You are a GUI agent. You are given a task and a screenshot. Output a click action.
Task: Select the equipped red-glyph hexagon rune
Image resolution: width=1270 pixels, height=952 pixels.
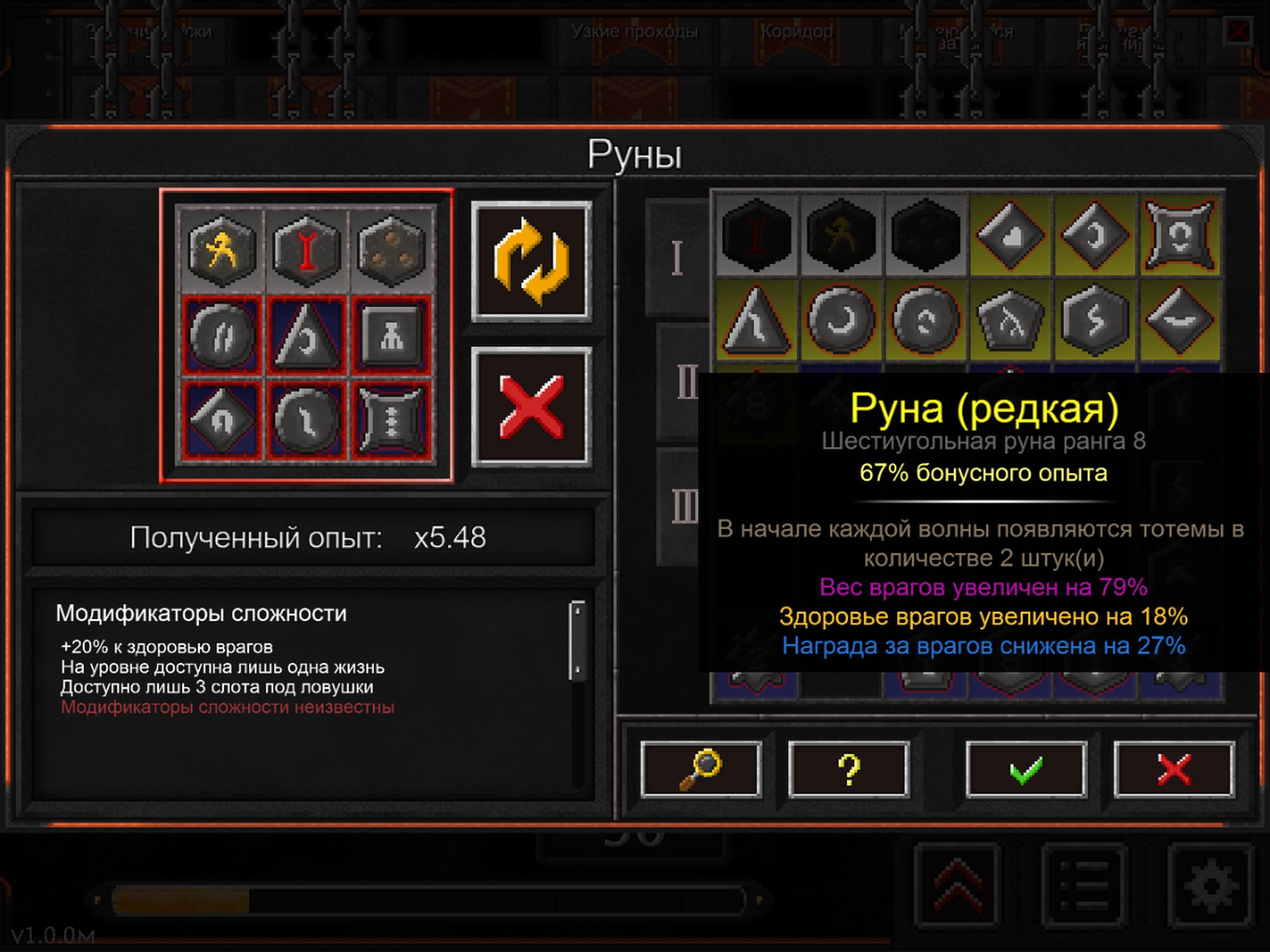pyautogui.click(x=307, y=250)
